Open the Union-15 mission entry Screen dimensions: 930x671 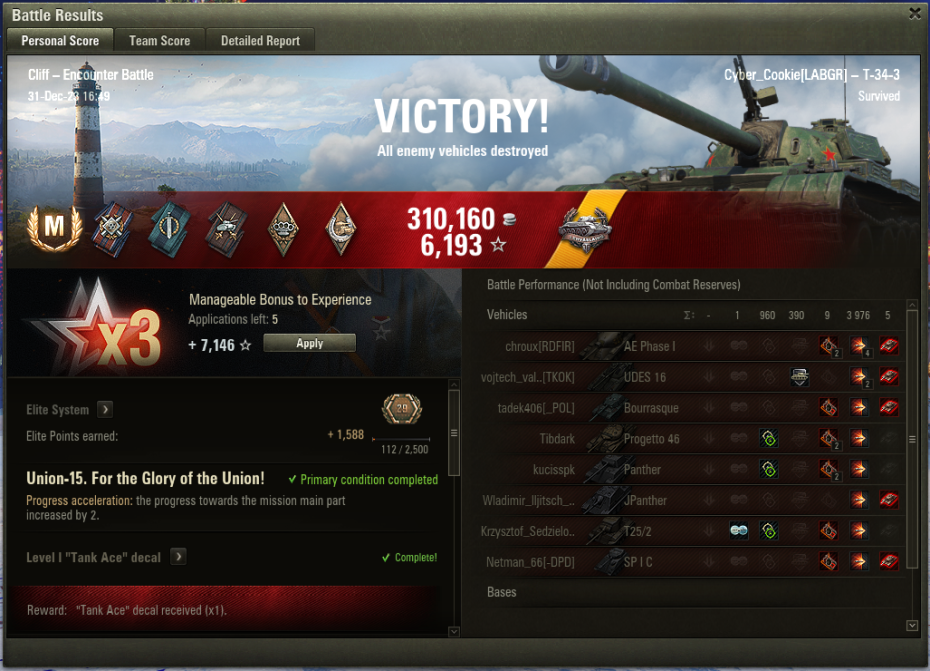click(x=145, y=479)
